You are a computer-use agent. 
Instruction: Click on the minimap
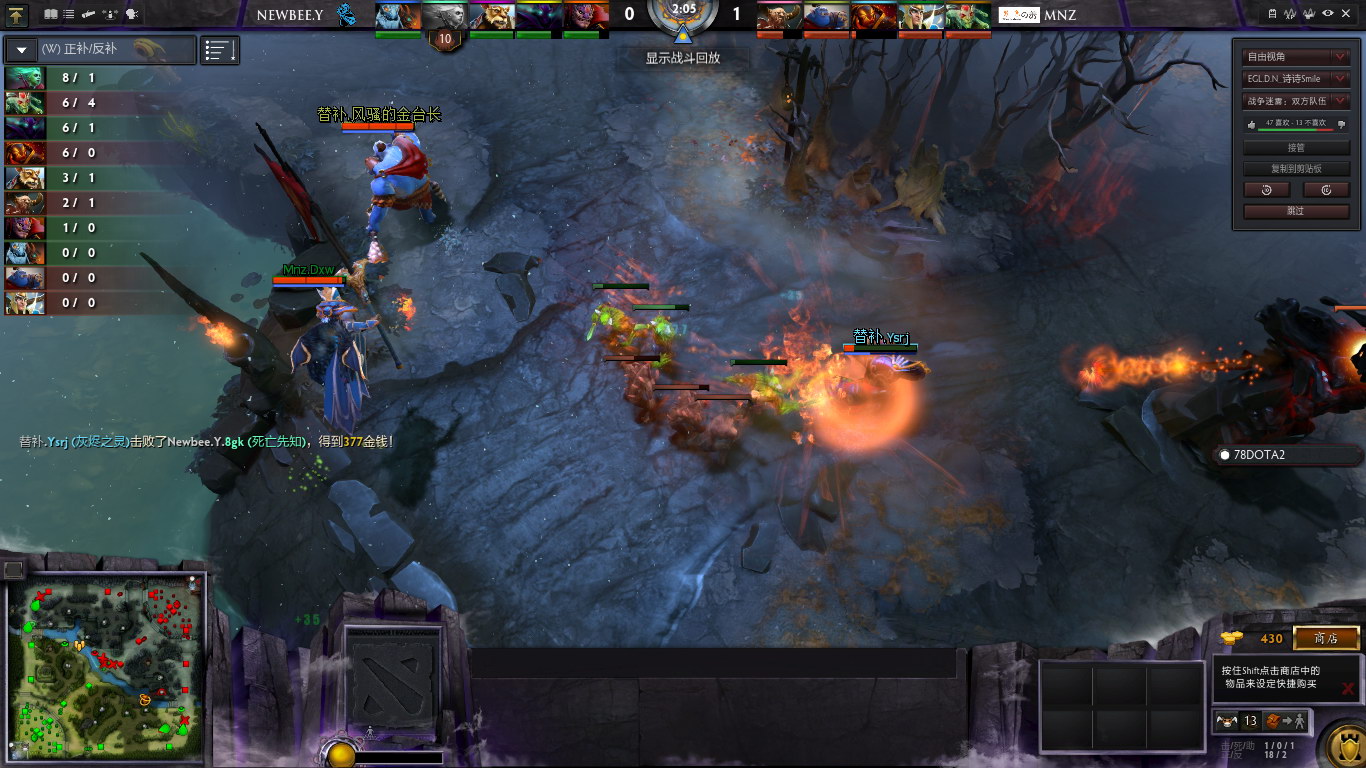[105, 667]
